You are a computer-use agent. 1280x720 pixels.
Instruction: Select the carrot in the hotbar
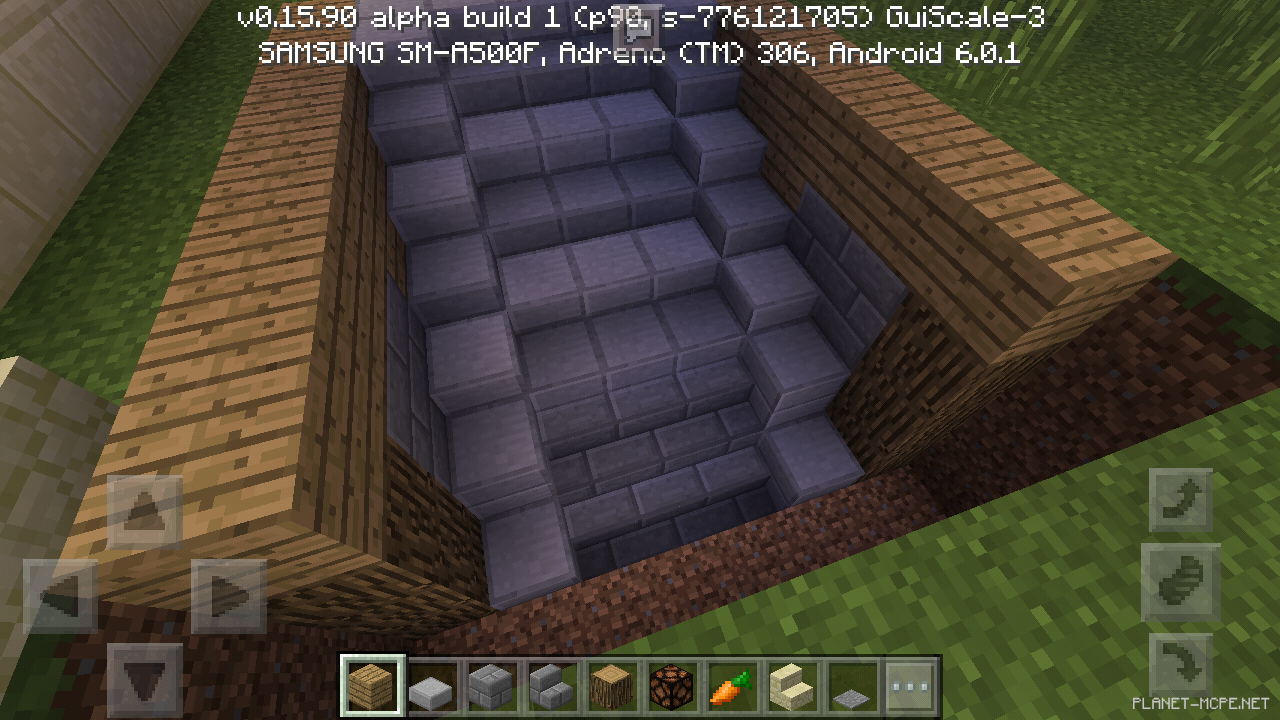(x=731, y=684)
